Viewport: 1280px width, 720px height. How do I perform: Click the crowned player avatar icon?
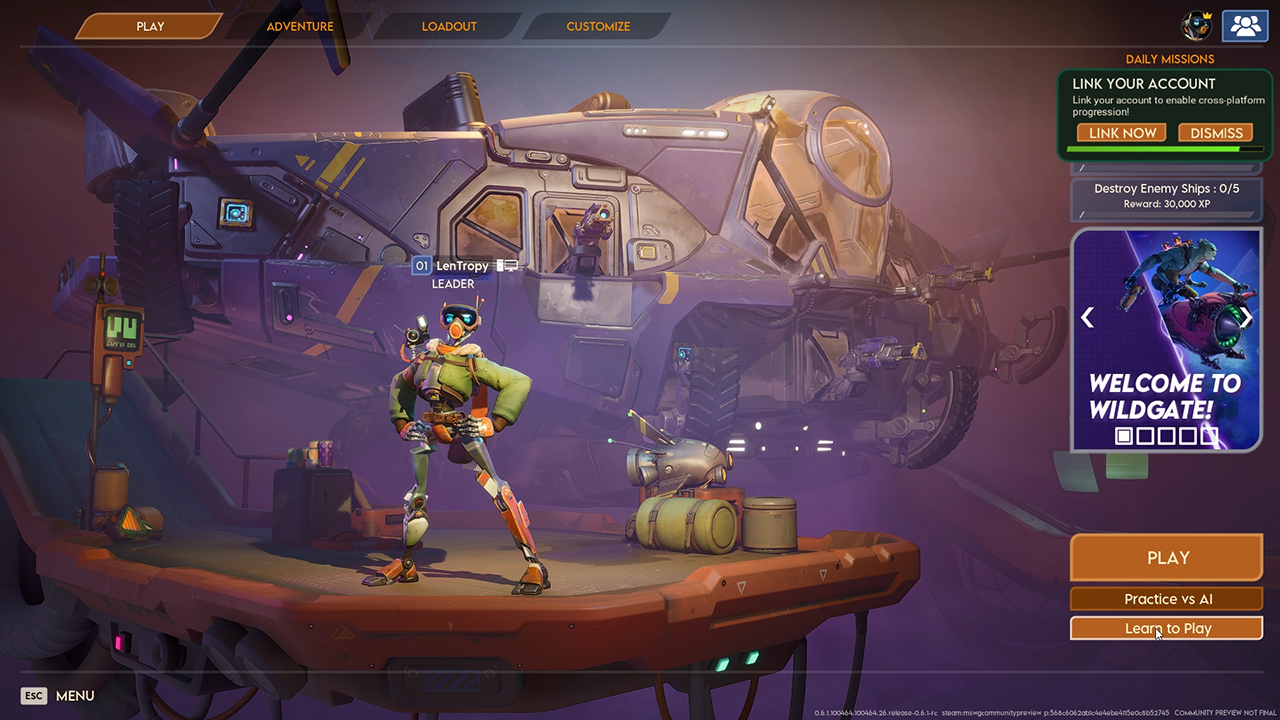pos(1196,26)
